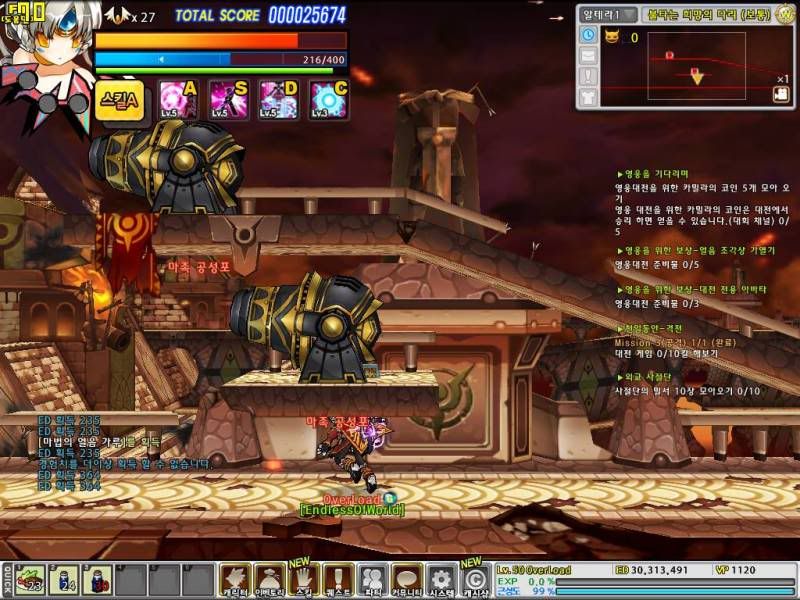Show the 퀘스트 quest window

(338, 580)
